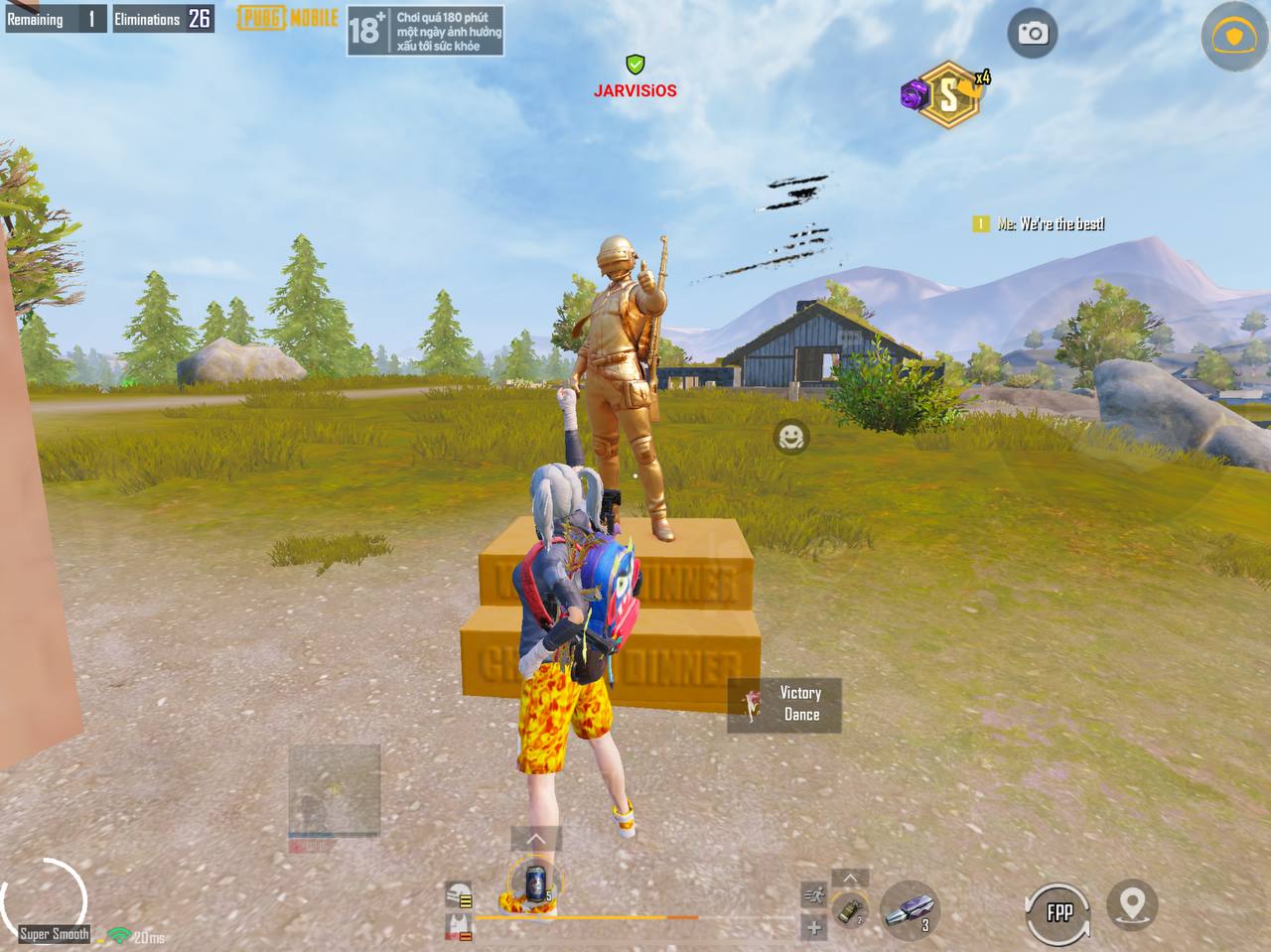Expand the plus quick-slot button

[814, 928]
